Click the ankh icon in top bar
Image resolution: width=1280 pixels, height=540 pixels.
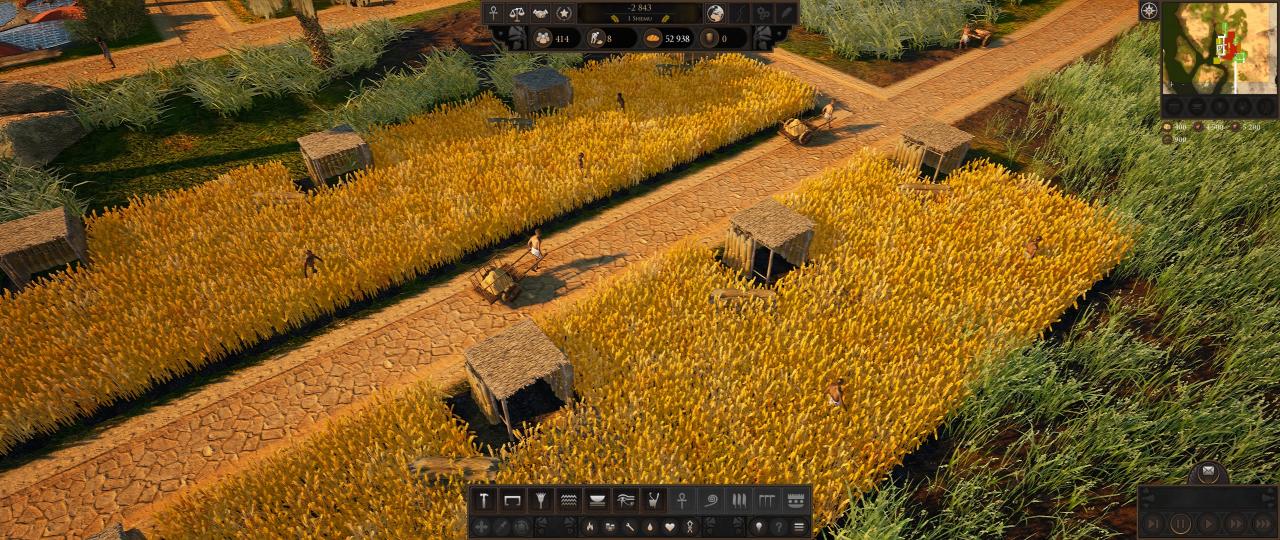coord(493,13)
